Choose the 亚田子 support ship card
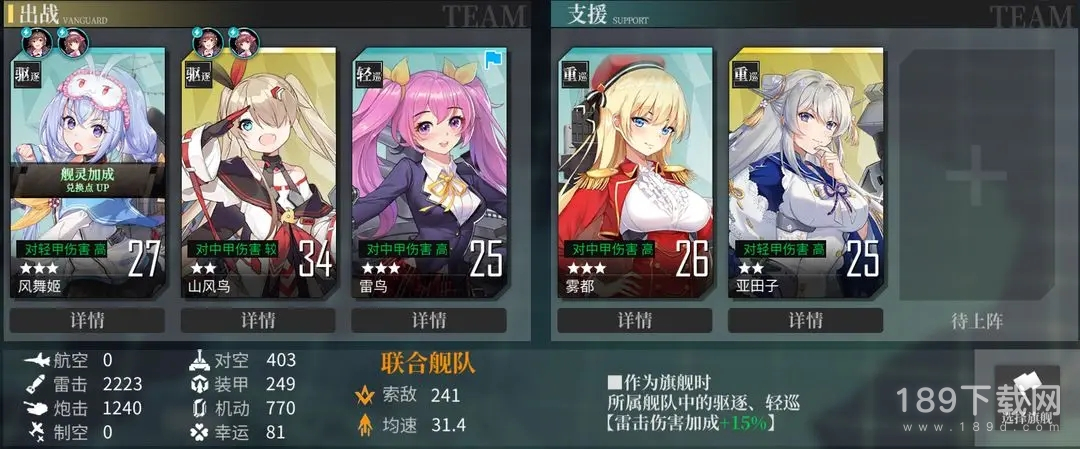This screenshot has width=1080, height=449. point(805,170)
